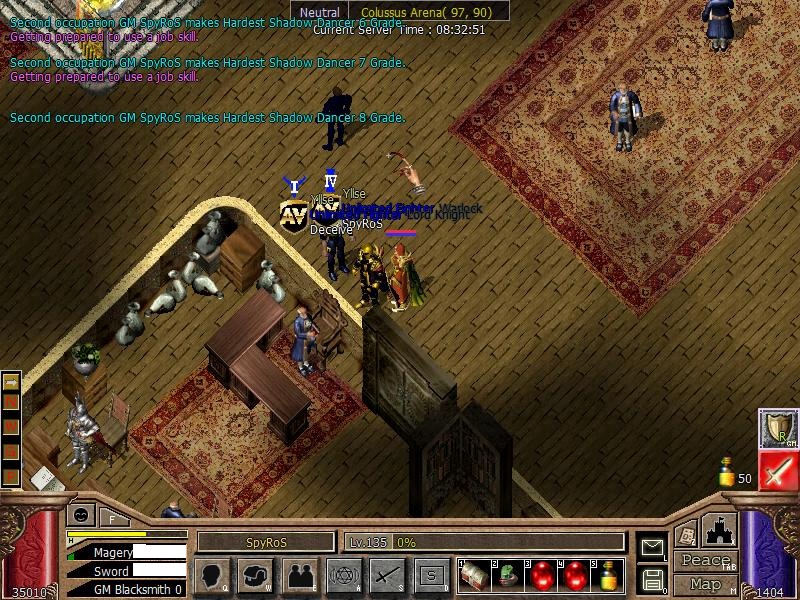This screenshot has width=800, height=600.
Task: Open the mail envelope button
Action: [652, 547]
